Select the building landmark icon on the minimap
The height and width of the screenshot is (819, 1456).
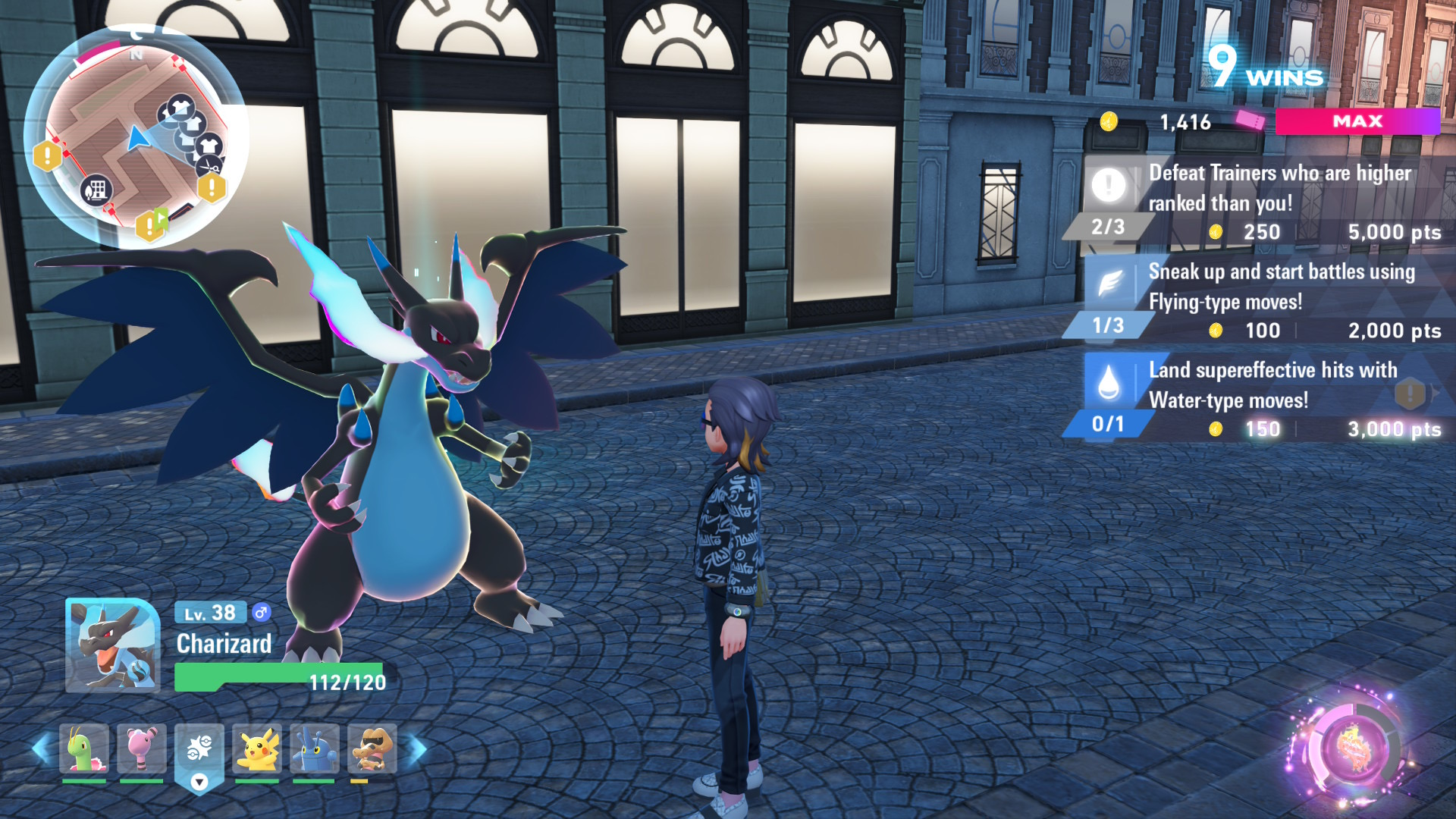point(96,189)
